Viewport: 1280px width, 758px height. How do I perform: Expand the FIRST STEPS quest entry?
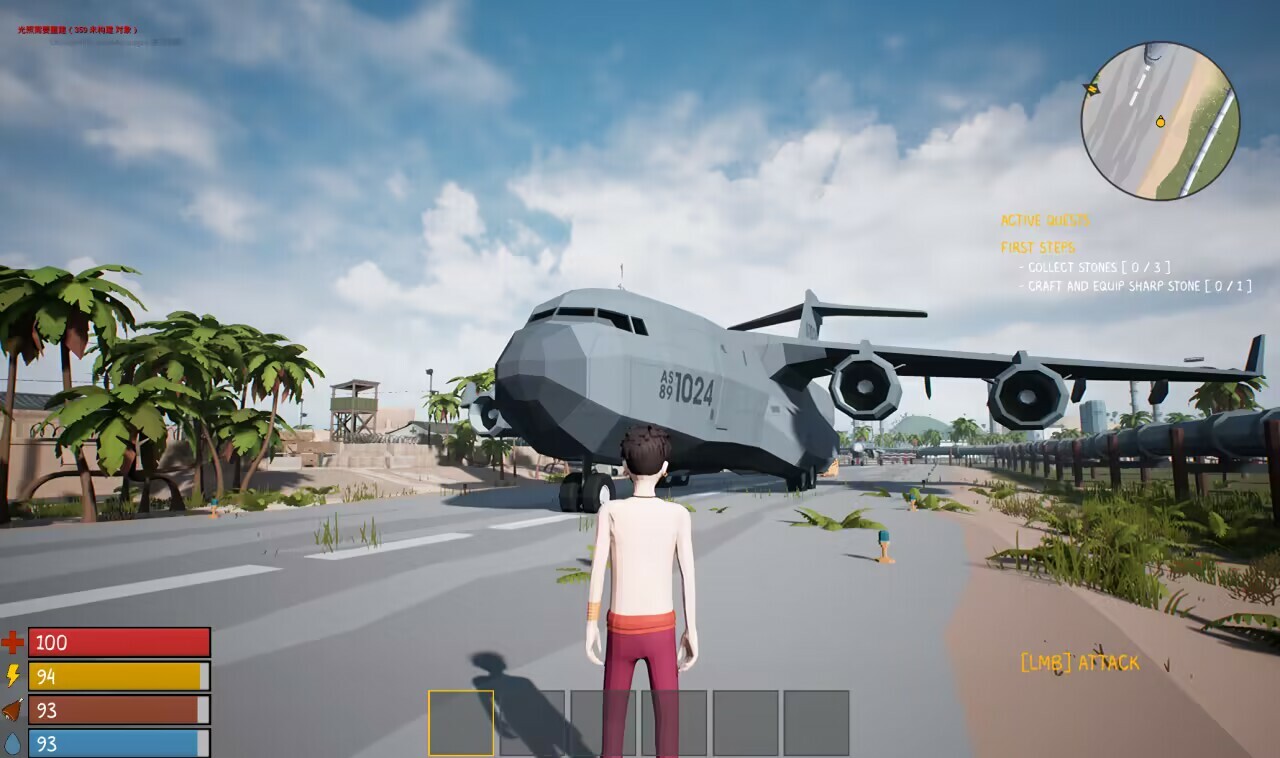(1039, 247)
